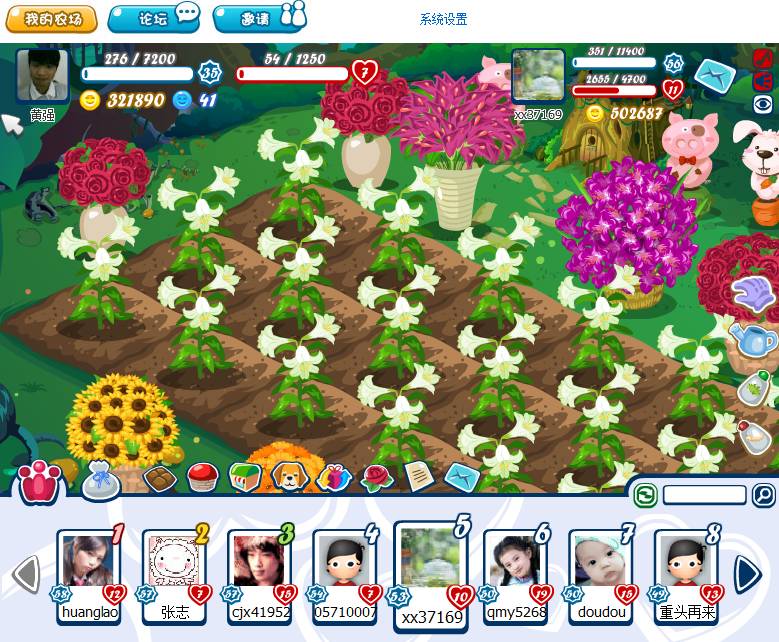Click the friend search text field

704,495
